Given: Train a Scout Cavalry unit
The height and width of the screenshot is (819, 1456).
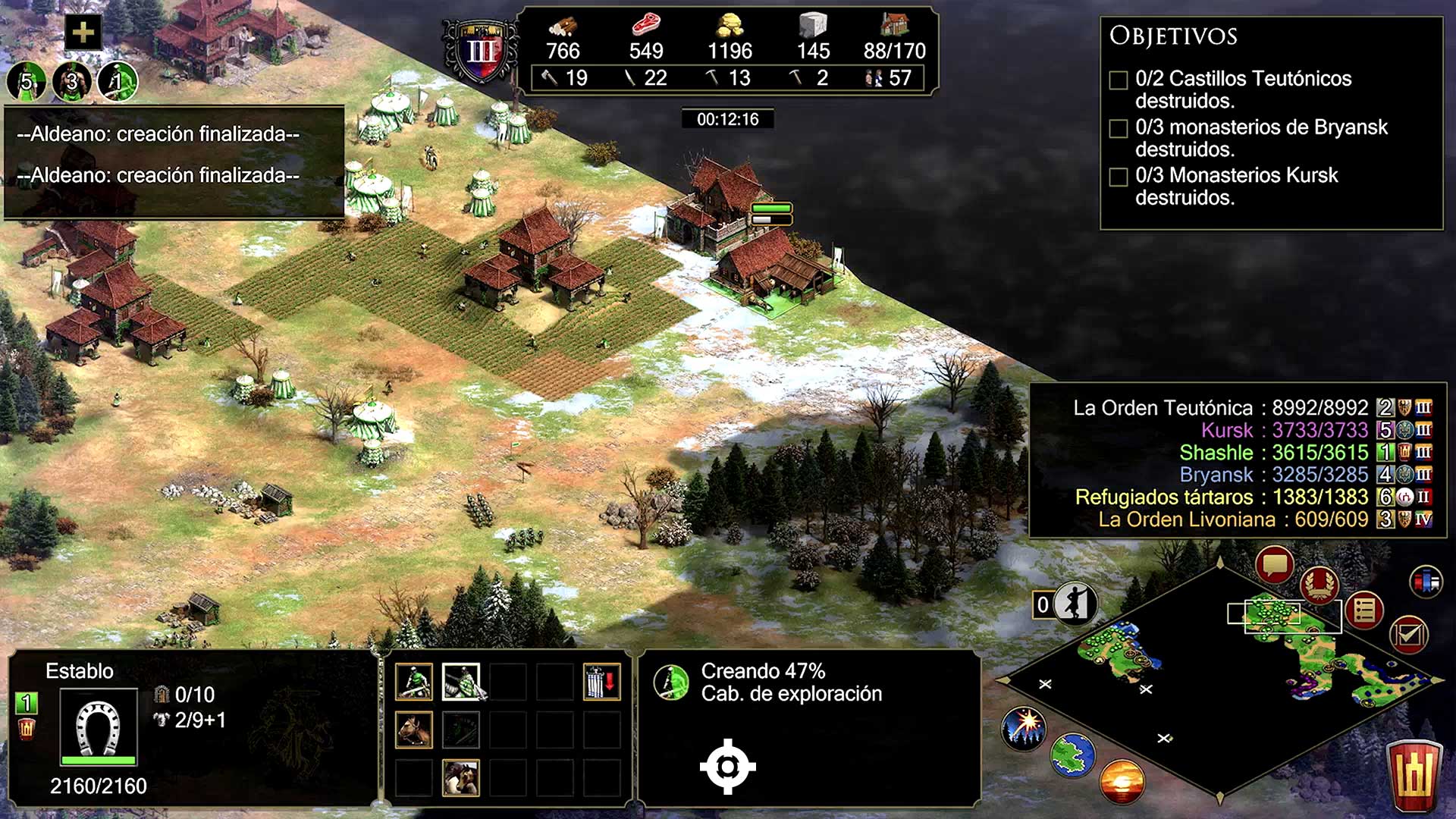Looking at the screenshot, I should tap(414, 682).
